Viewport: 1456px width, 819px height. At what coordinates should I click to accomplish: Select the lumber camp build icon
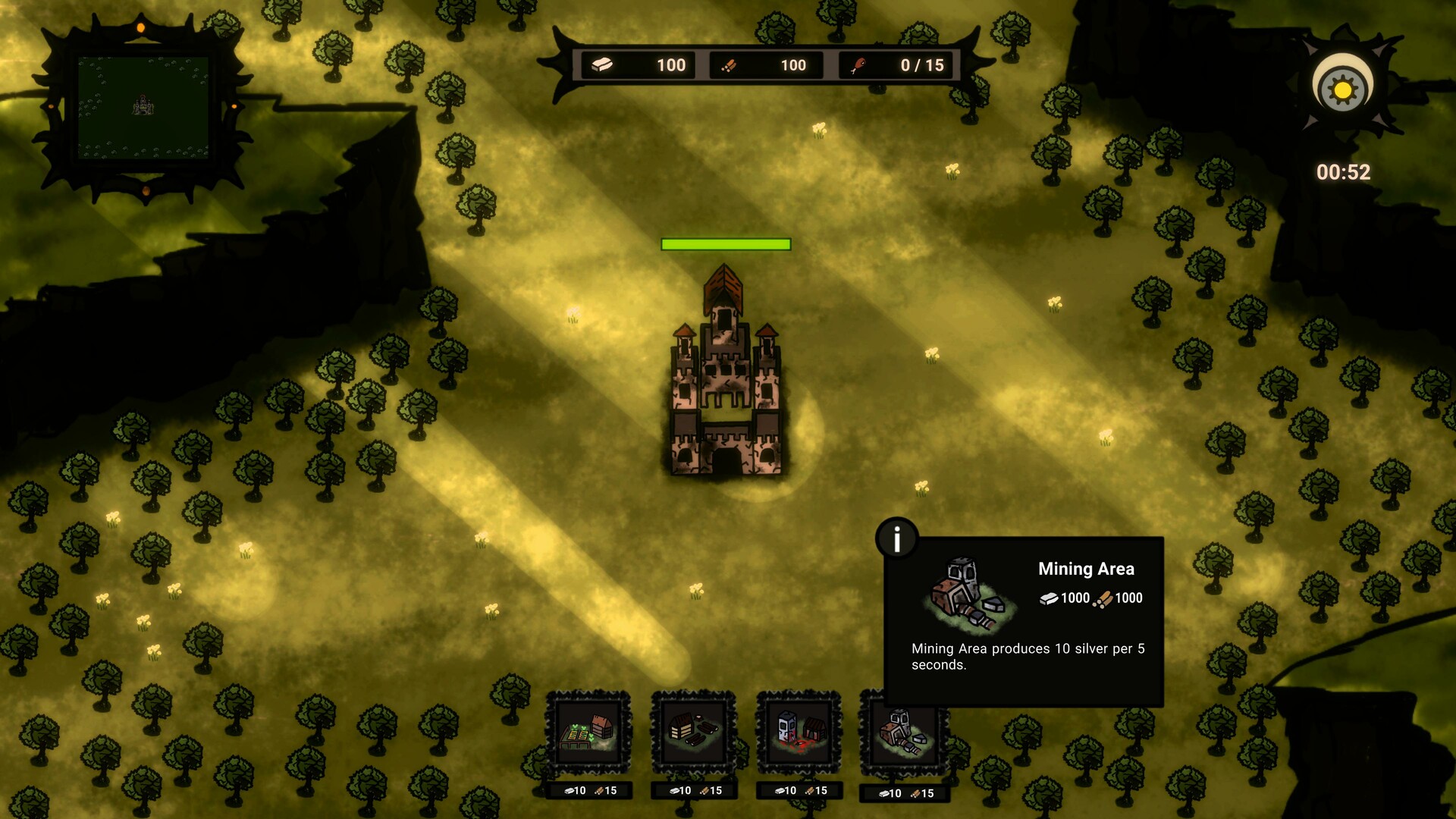(x=692, y=732)
